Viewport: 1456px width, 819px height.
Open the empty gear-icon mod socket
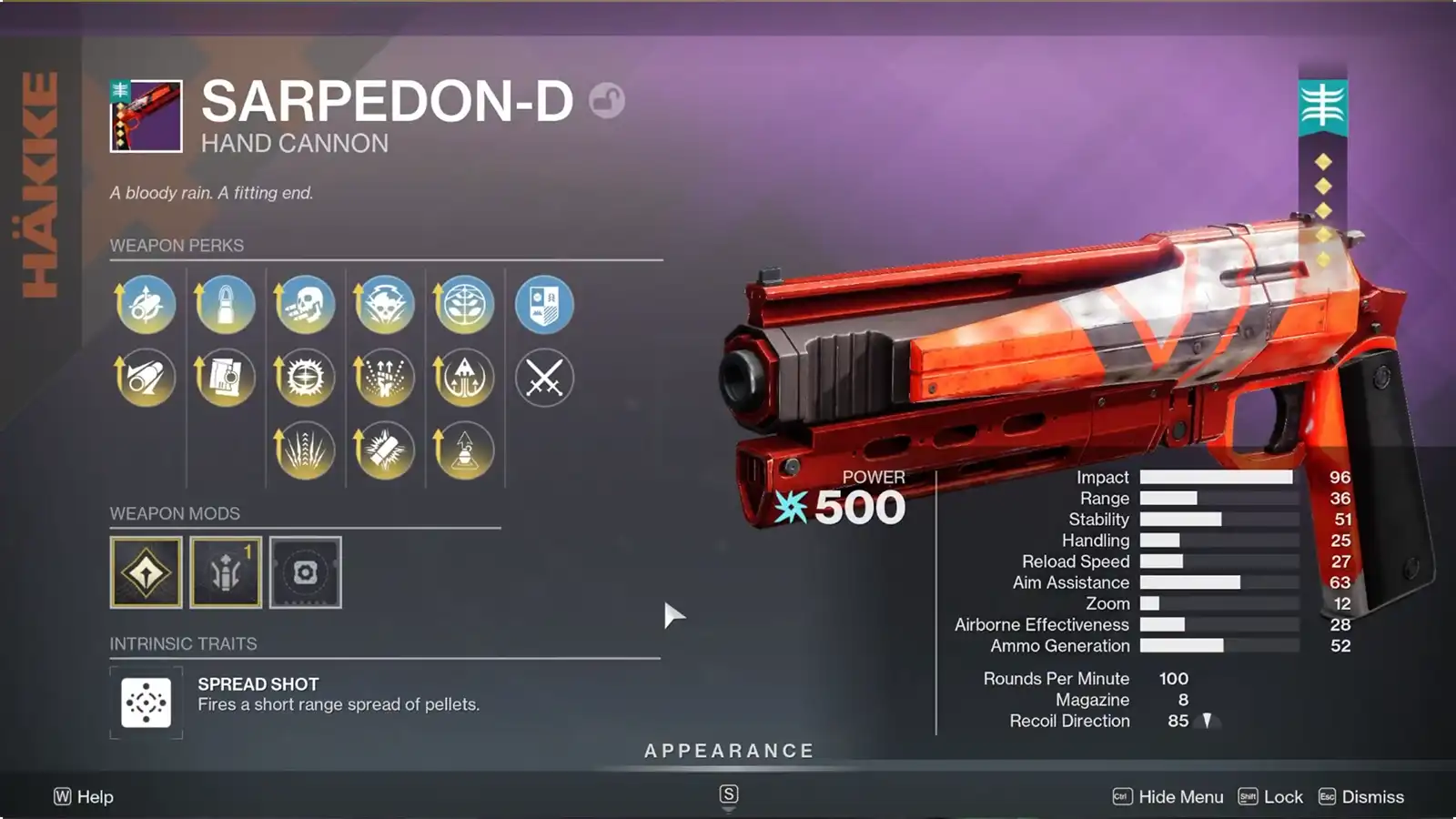[306, 573]
